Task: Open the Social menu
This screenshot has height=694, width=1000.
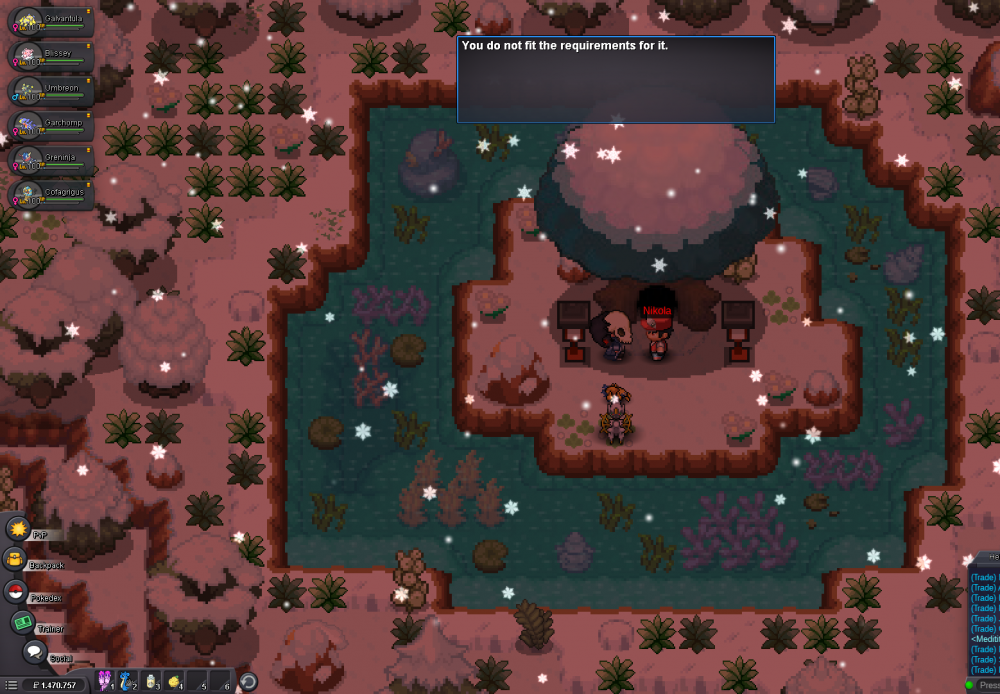Action: coord(35,652)
